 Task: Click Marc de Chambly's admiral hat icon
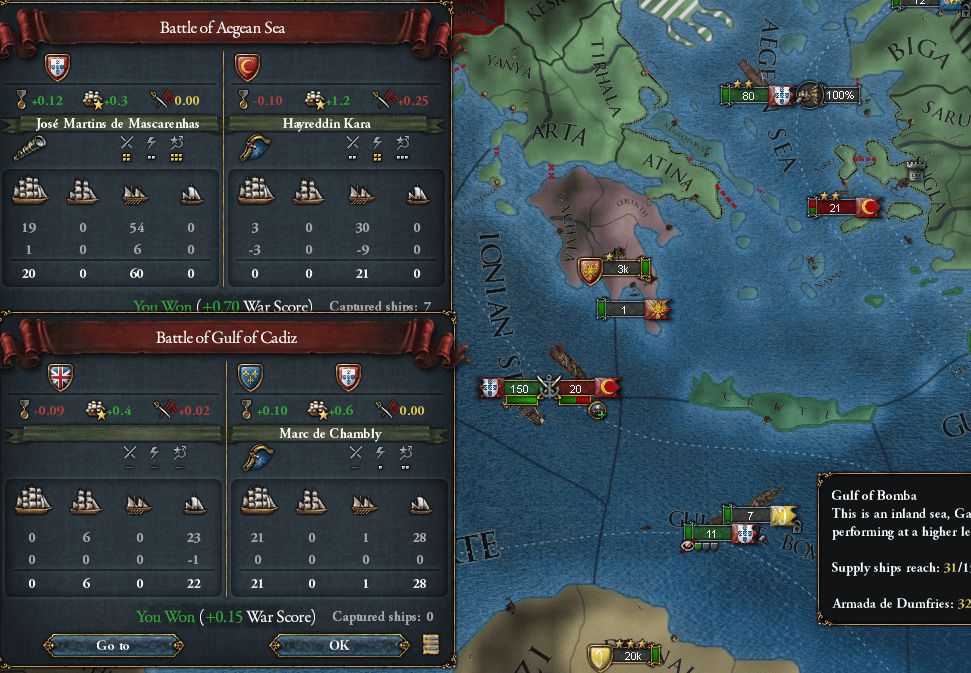pos(251,458)
